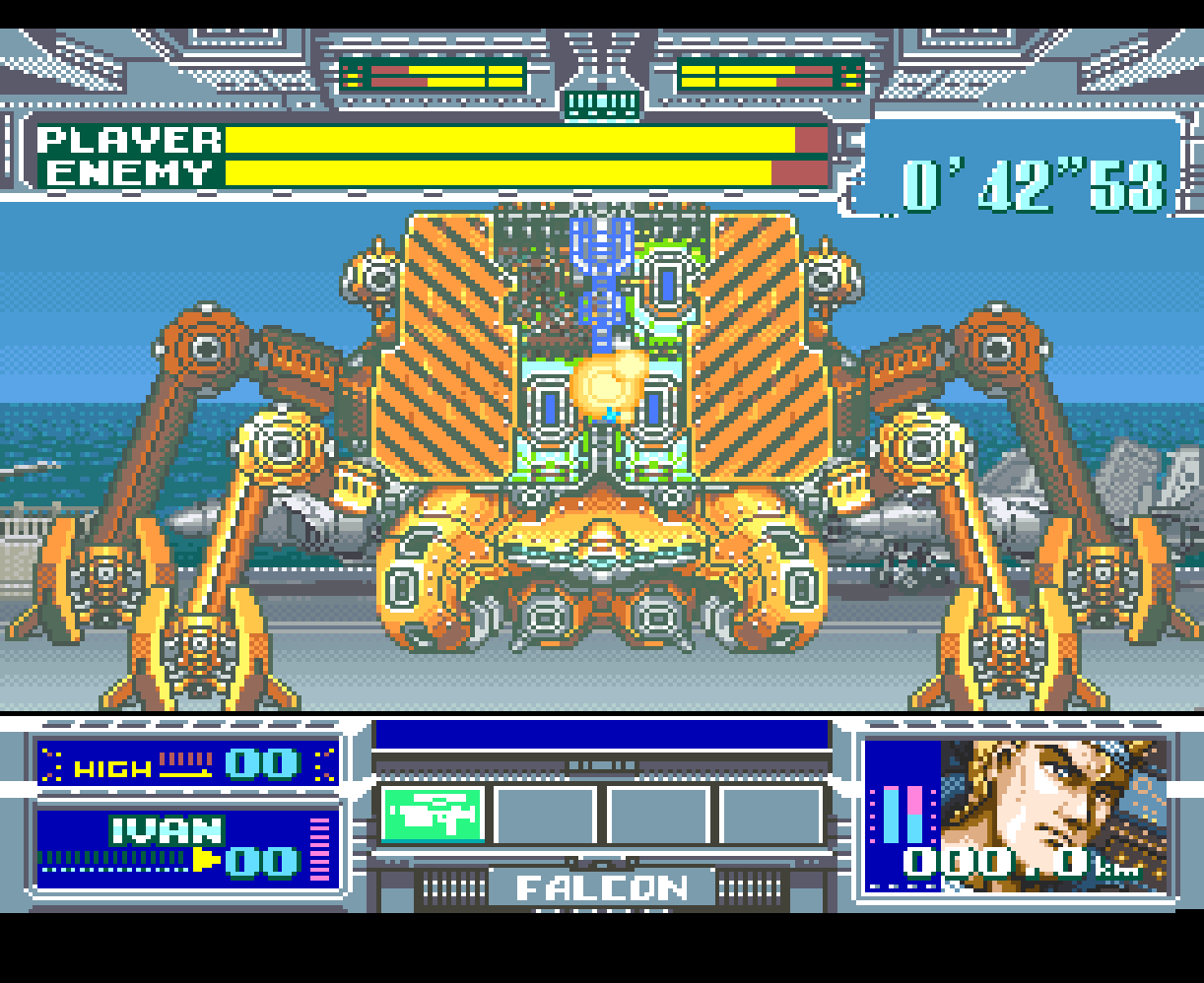Click the FALCON name plate

click(602, 888)
